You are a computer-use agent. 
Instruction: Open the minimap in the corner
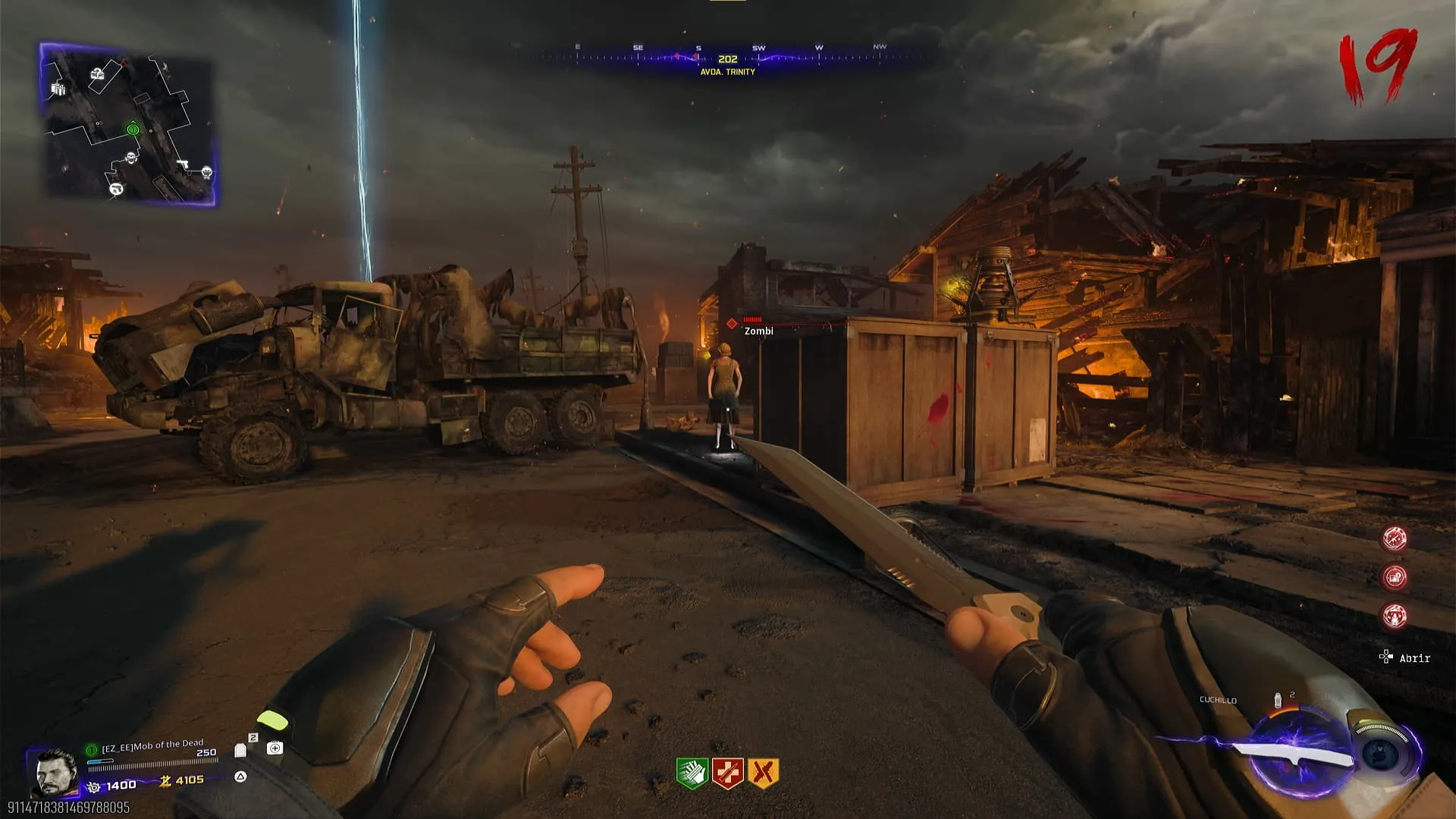pyautogui.click(x=127, y=124)
